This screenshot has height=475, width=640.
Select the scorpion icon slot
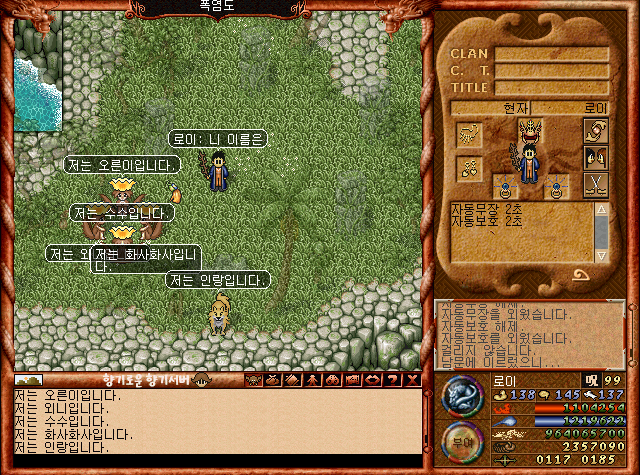pyautogui.click(x=469, y=134)
